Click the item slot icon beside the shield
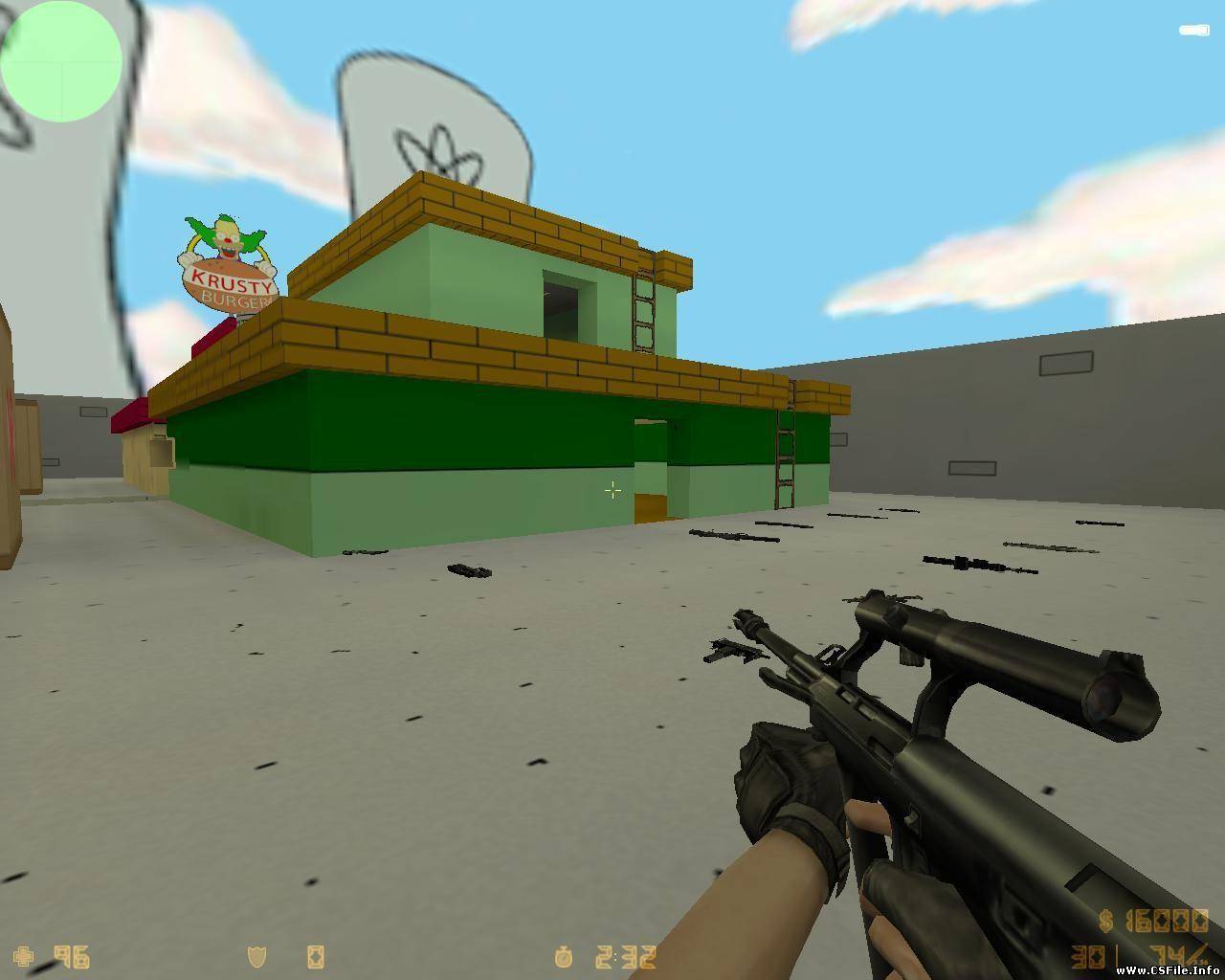 coord(316,957)
